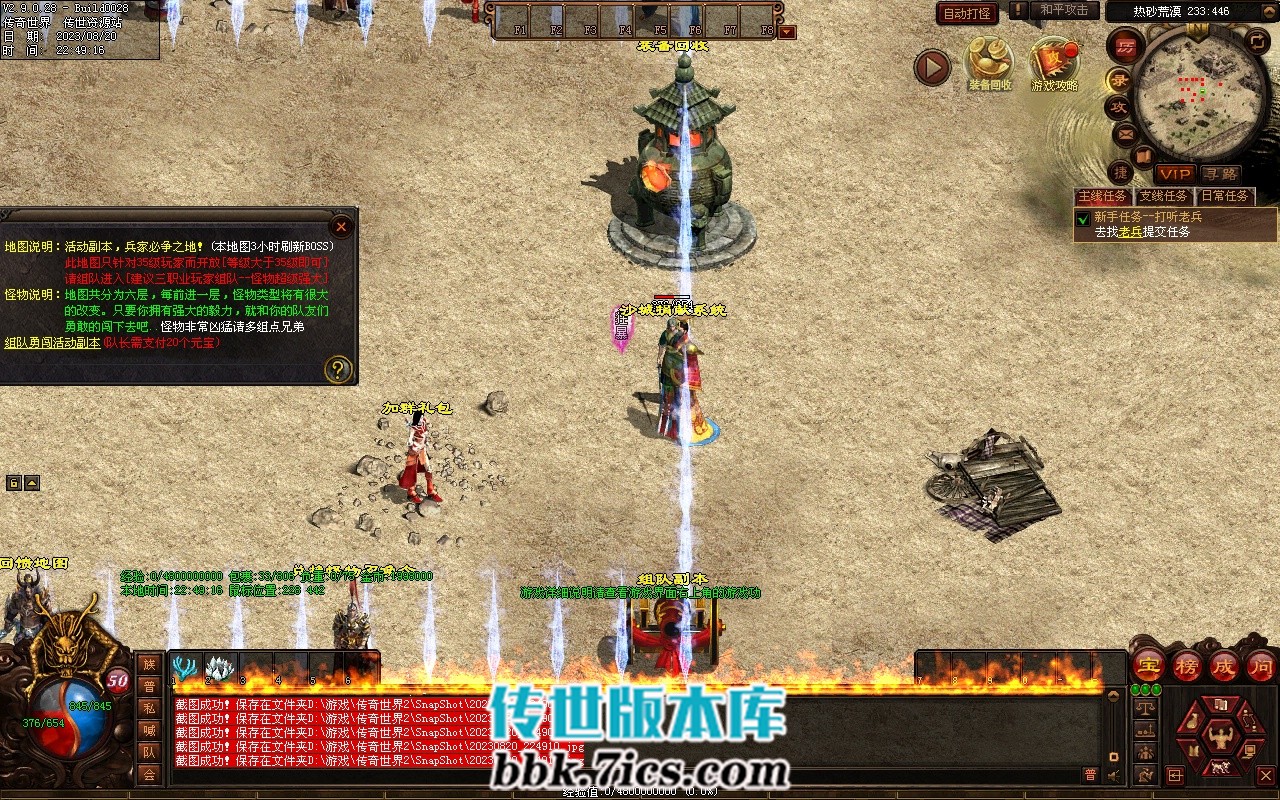This screenshot has width=1280, height=800.
Task: Open the 游戏攻略 guide icon
Action: pyautogui.click(x=1054, y=62)
